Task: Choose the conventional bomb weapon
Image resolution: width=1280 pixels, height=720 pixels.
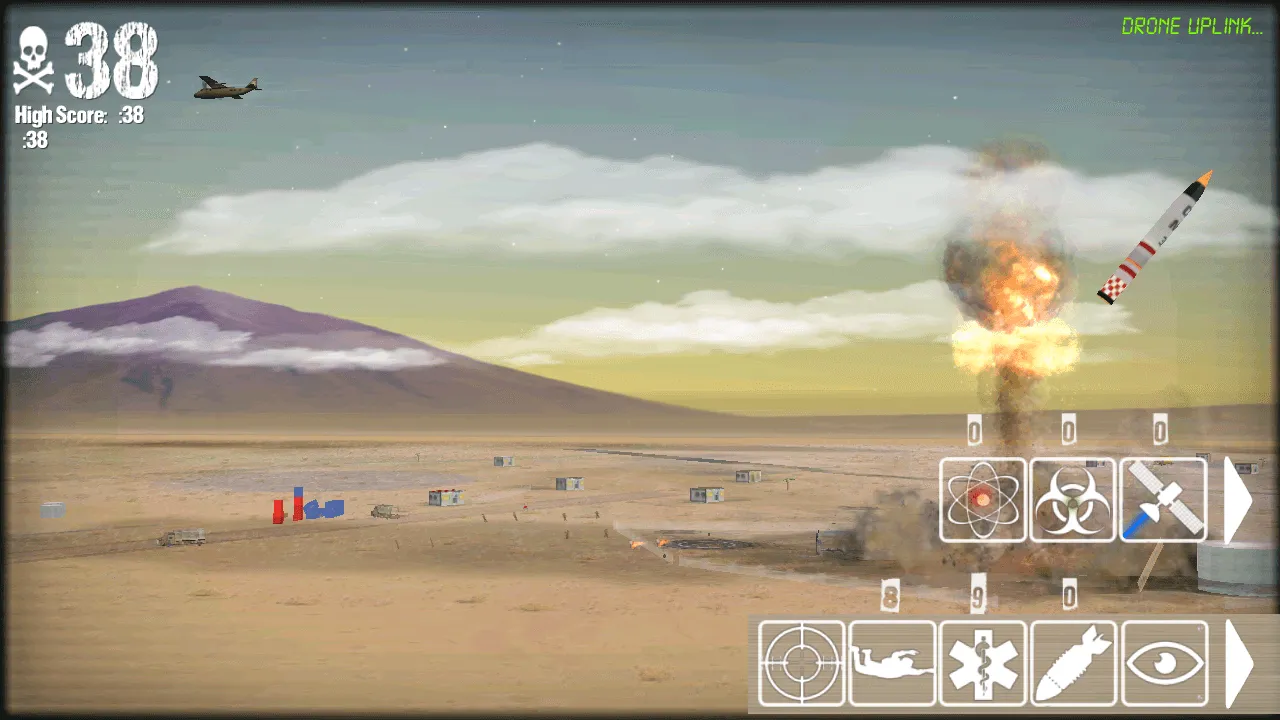Action: (1072, 663)
